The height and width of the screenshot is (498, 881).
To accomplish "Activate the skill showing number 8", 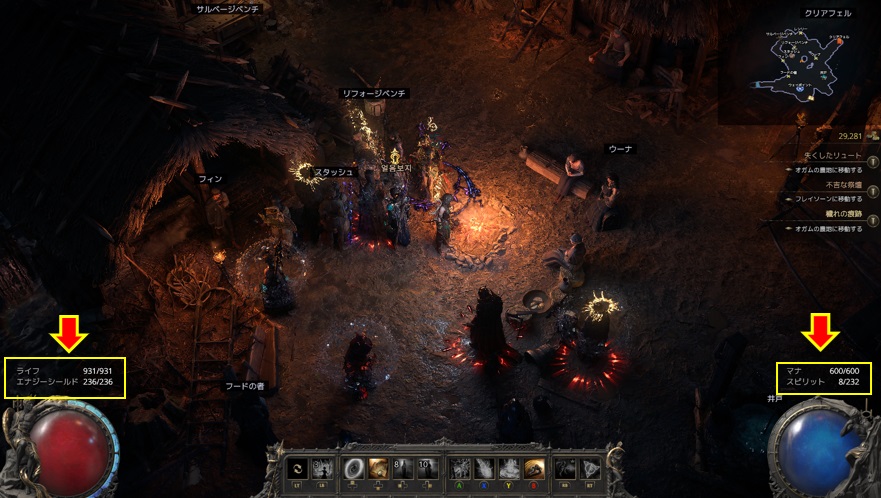I will 401,467.
